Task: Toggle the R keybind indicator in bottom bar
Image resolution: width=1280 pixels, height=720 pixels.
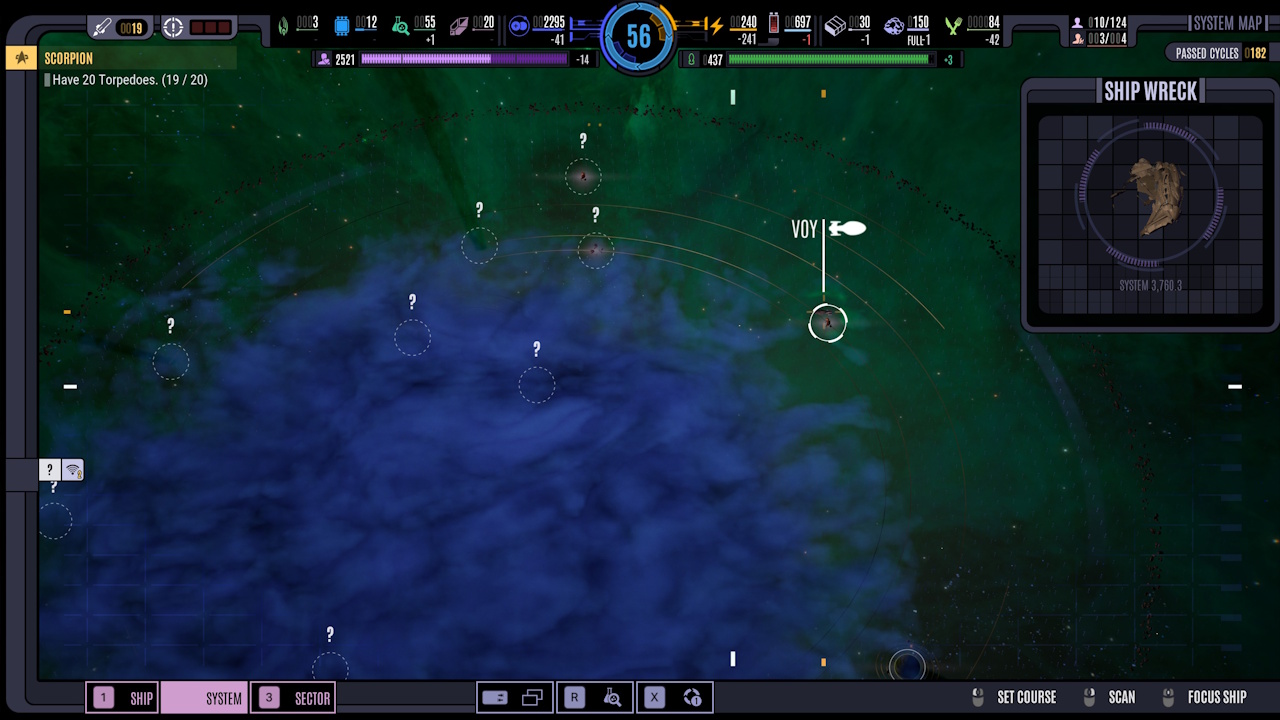Action: tap(574, 697)
